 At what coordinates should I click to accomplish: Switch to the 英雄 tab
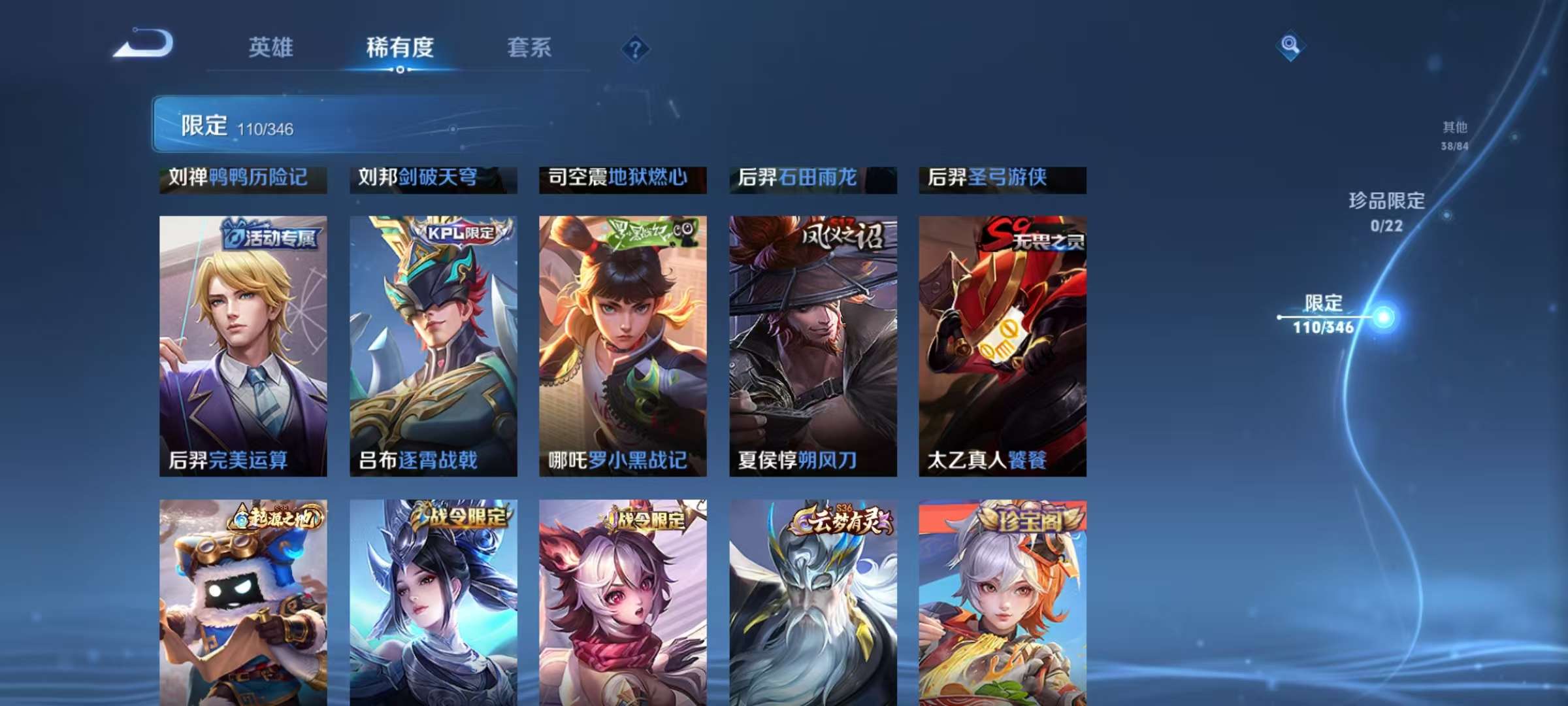click(x=272, y=47)
